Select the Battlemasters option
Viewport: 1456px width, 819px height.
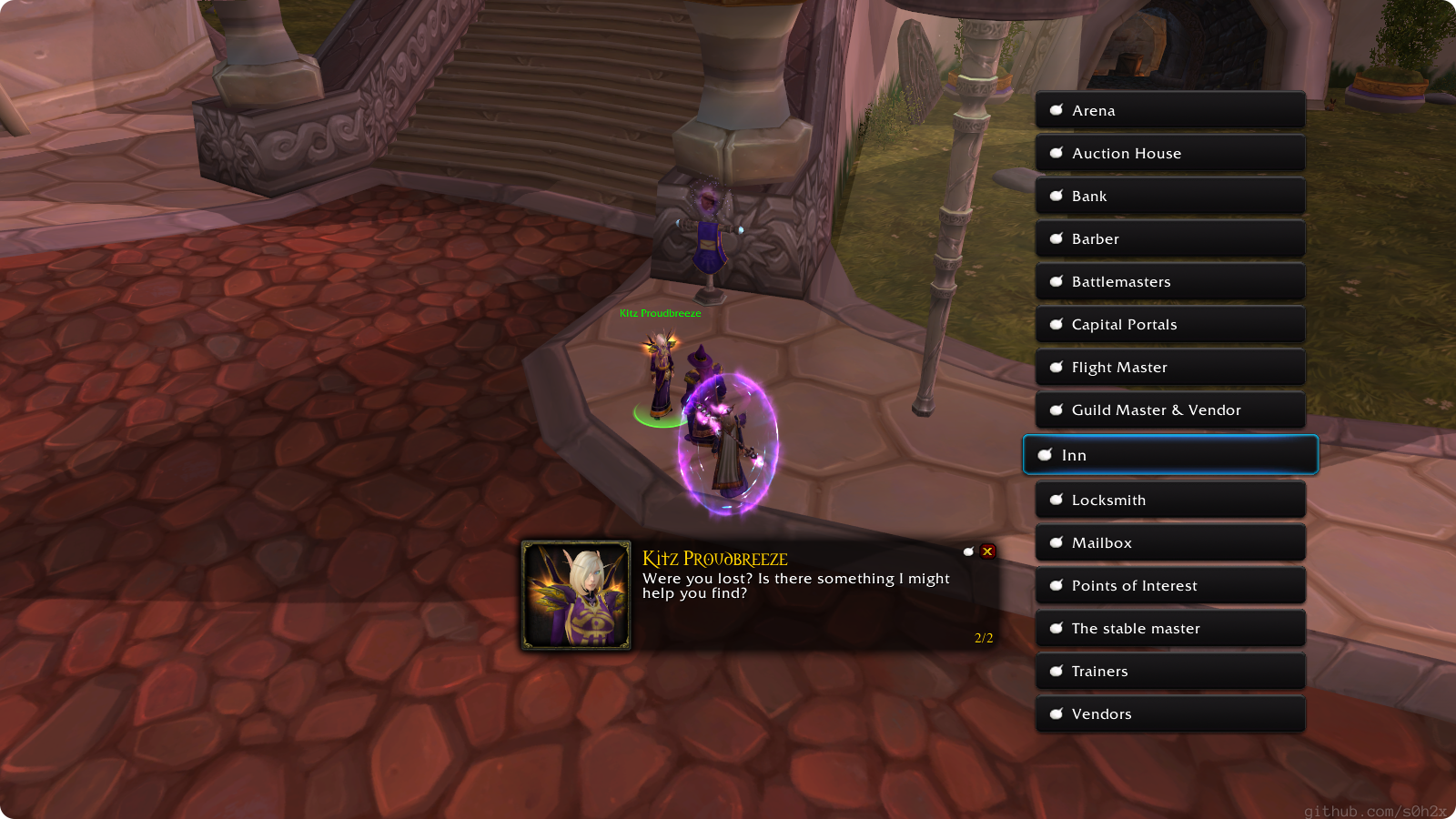[1169, 281]
